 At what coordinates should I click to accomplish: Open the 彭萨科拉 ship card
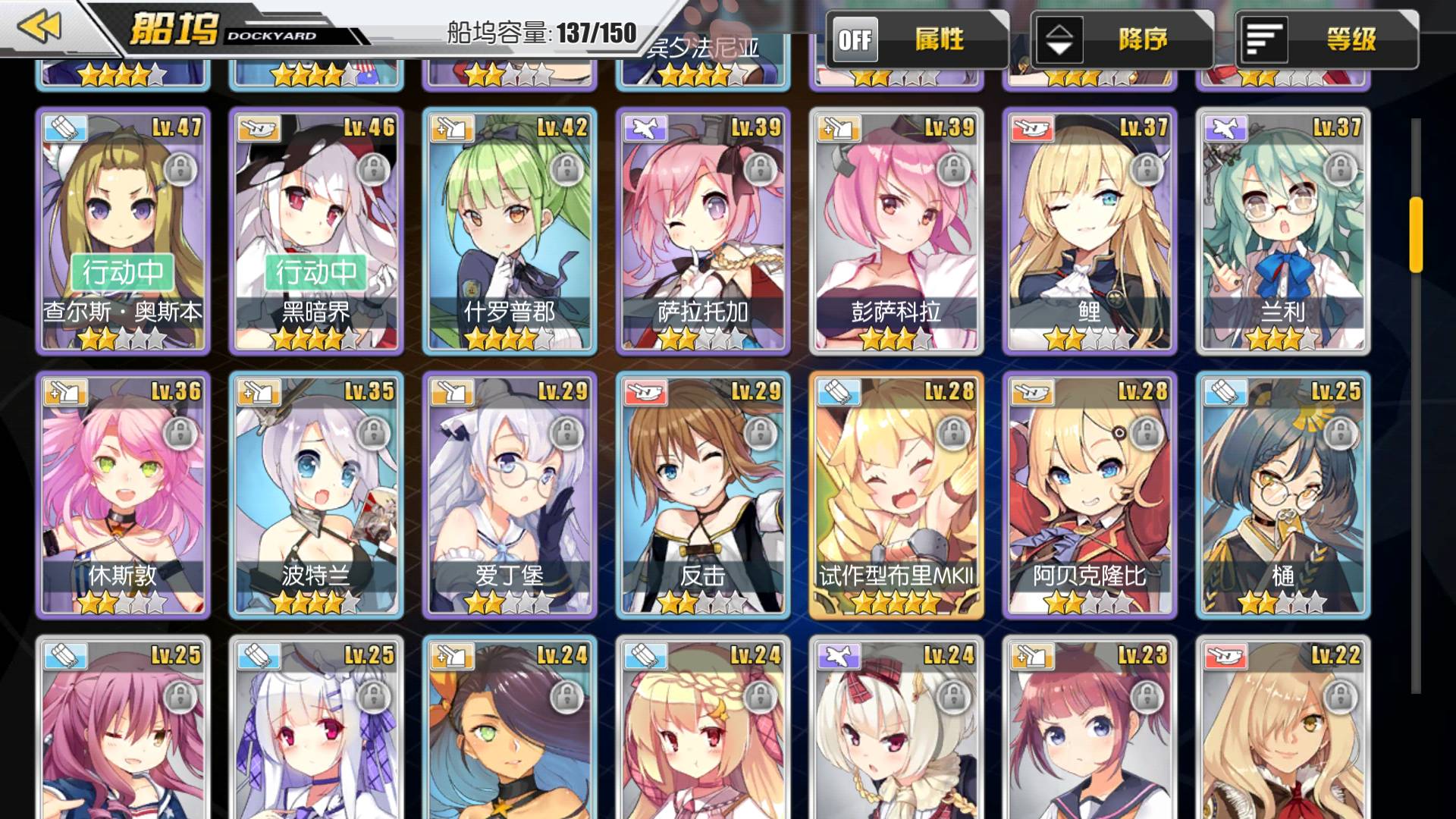click(896, 231)
